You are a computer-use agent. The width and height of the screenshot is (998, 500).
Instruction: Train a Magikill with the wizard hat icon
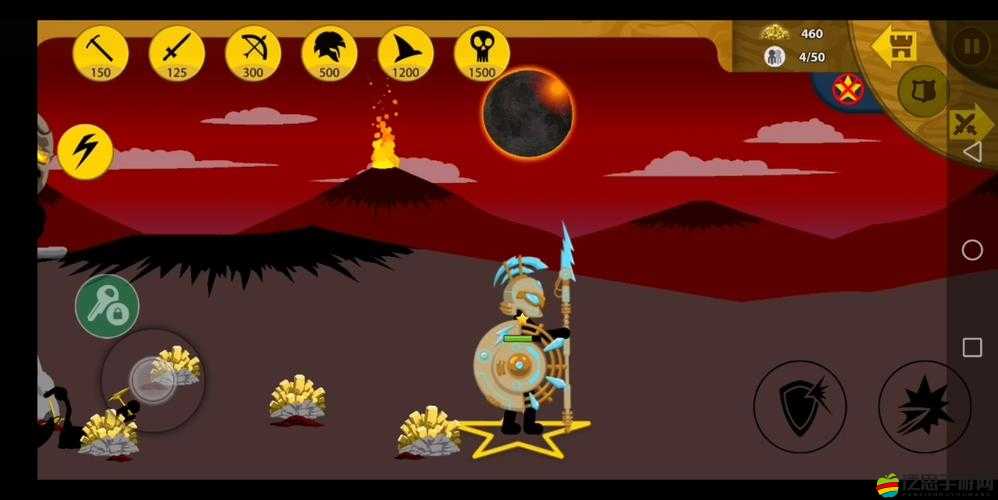405,52
